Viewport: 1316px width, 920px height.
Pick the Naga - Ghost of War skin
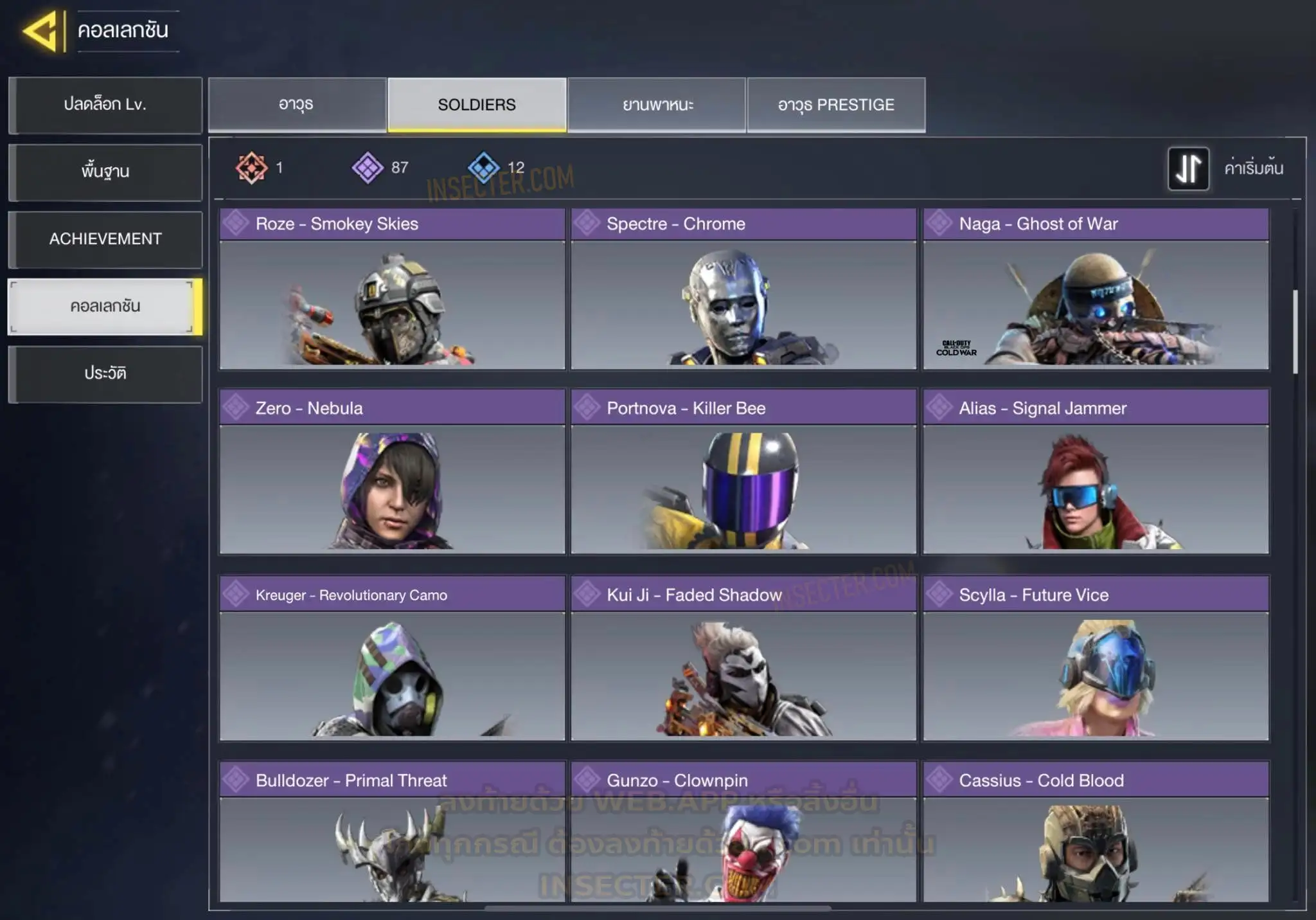point(1096,289)
